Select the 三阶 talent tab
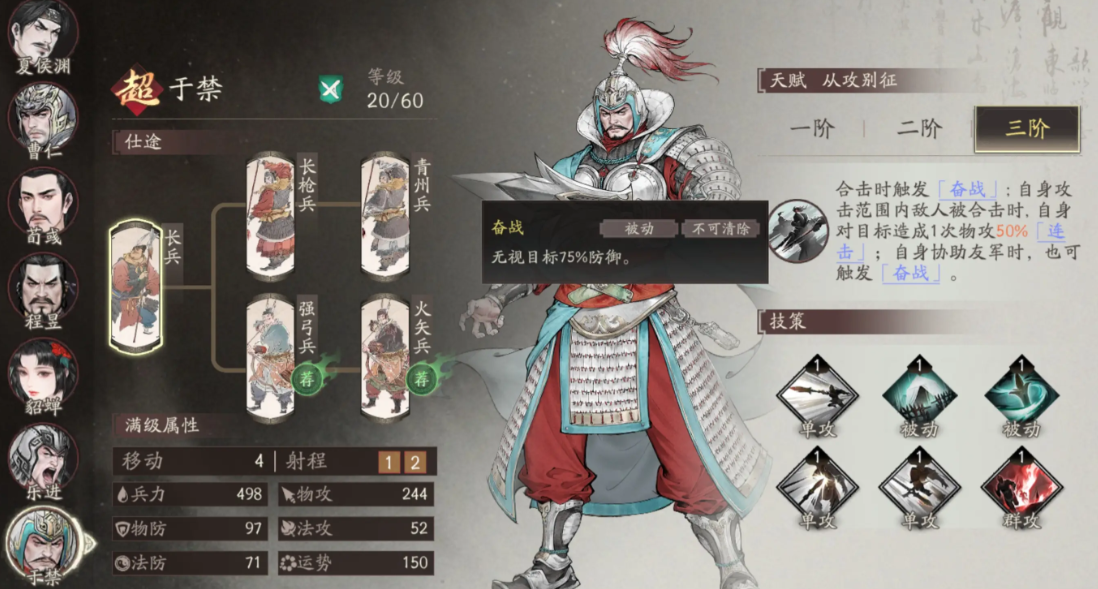Viewport: 1098px width, 589px height. point(1026,129)
